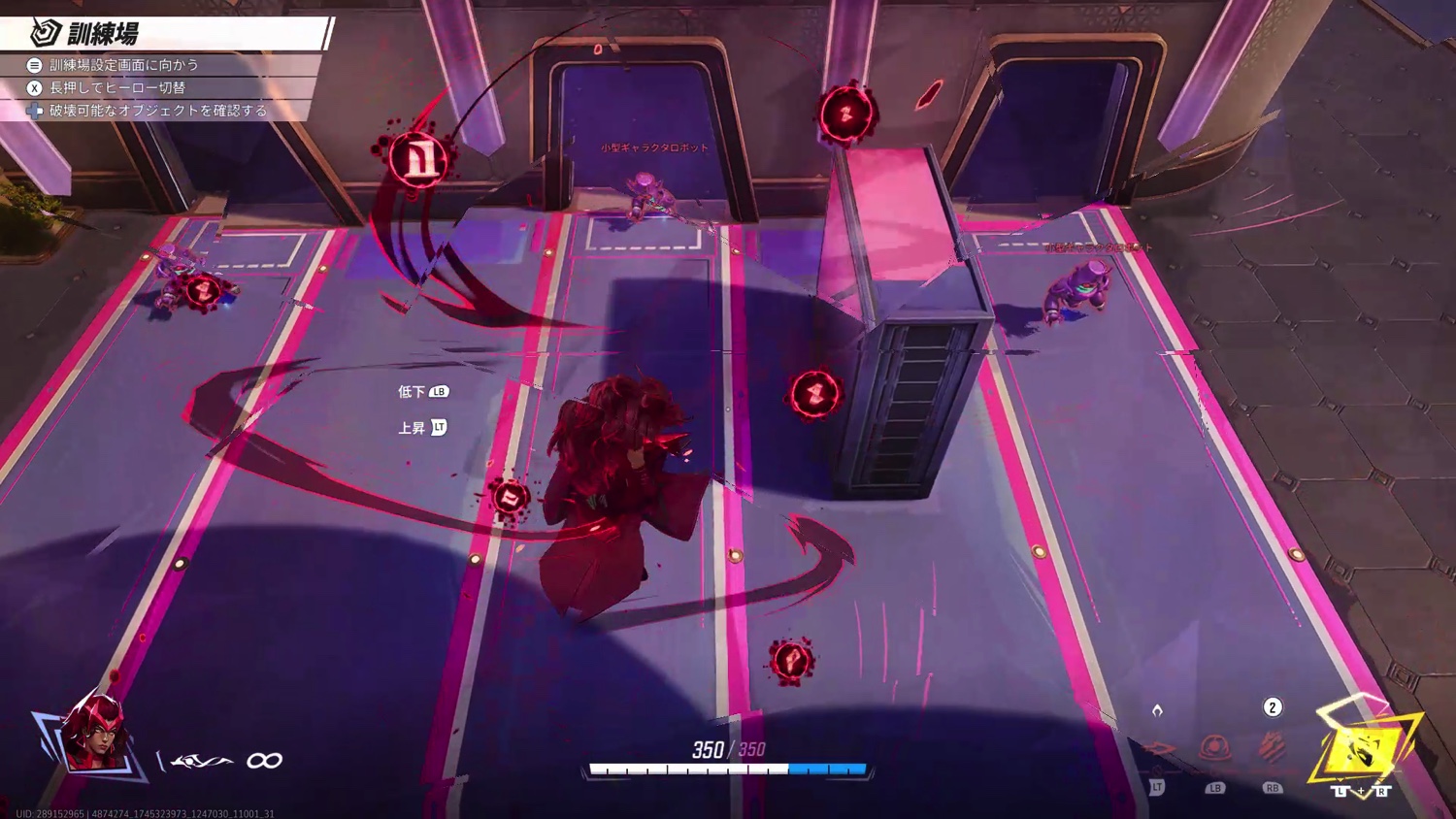Activate the arrow-shaped Mystic Projection ability icon
Image resolution: width=1456 pixels, height=819 pixels.
[x=1158, y=748]
